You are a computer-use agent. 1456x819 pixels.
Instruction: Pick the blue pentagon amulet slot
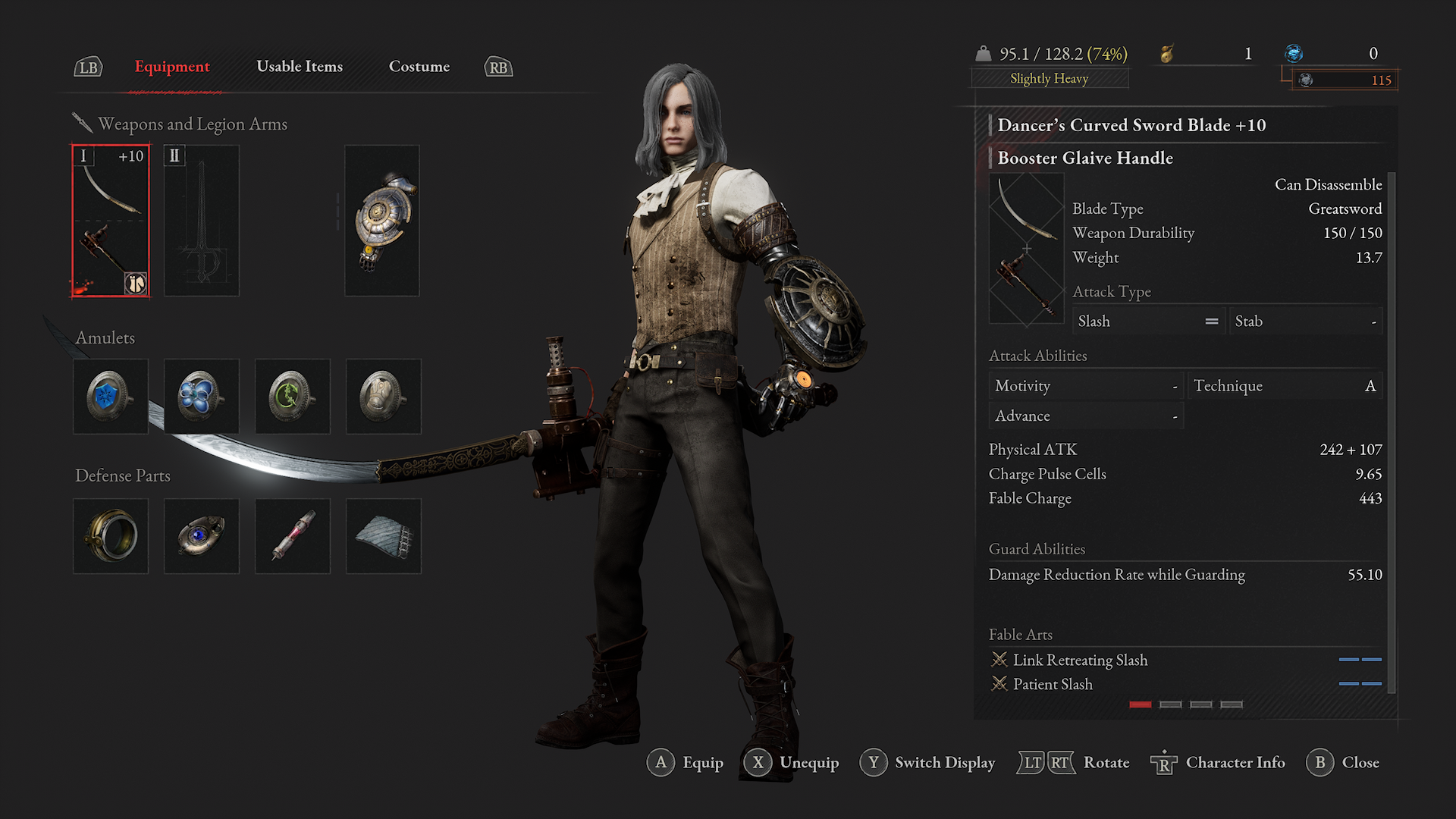(111, 397)
